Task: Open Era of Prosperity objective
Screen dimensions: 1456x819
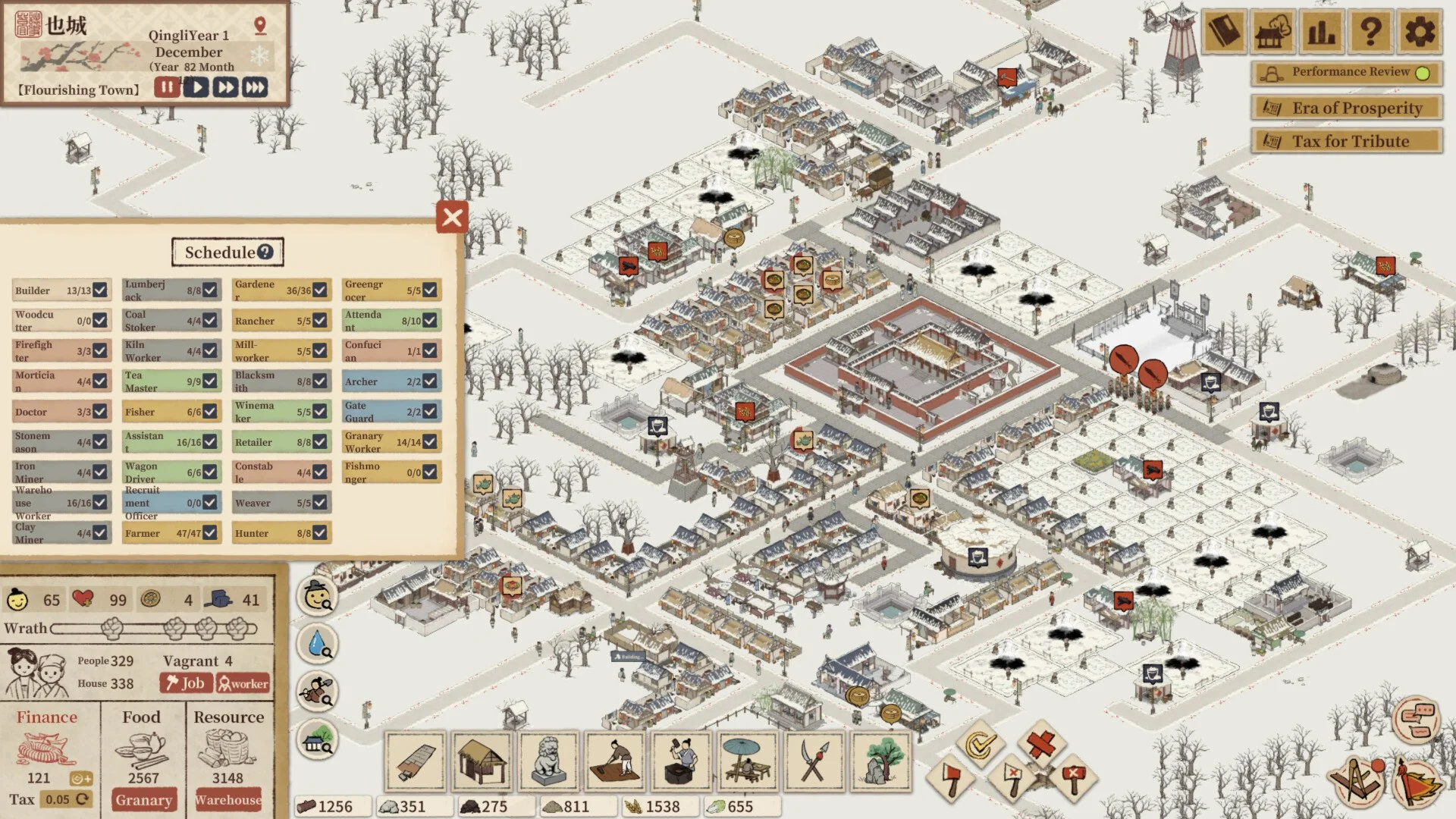Action: [1346, 108]
